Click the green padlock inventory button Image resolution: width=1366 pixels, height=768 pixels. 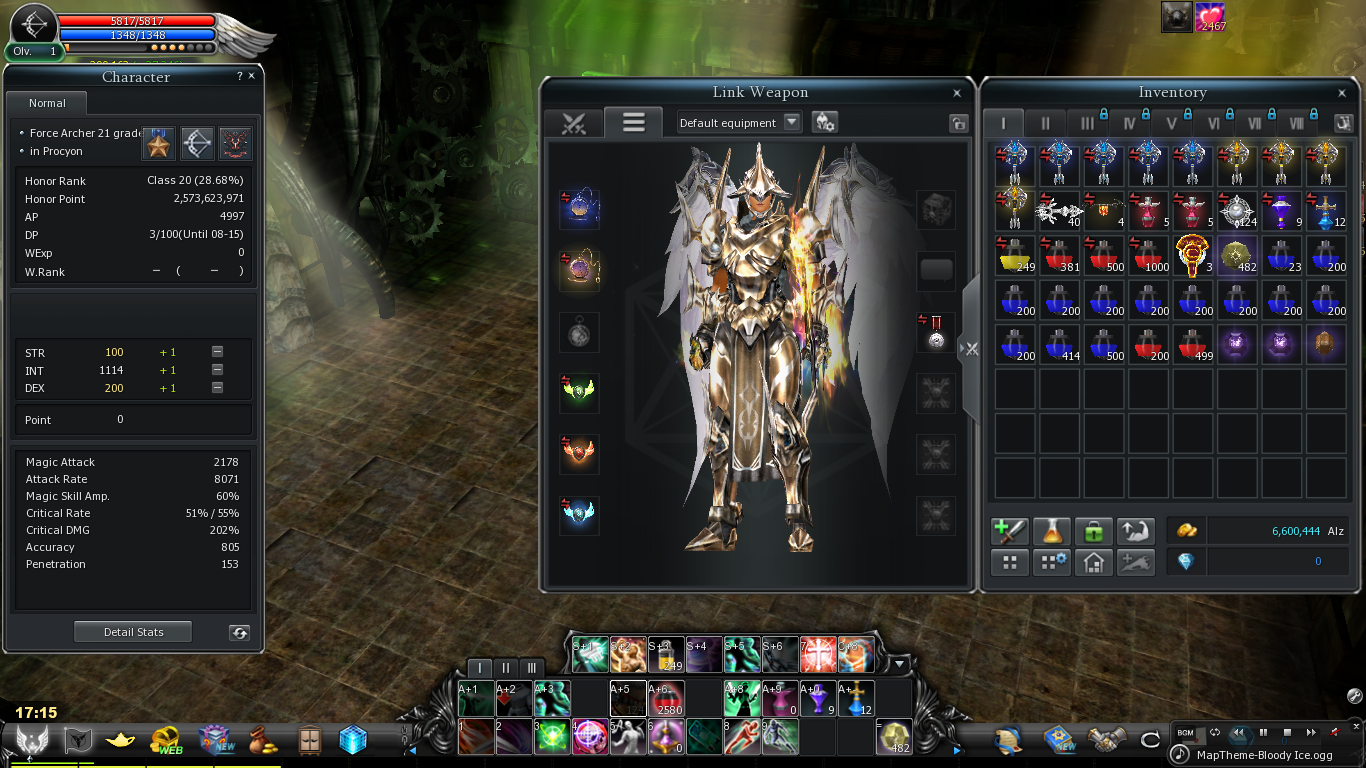(x=1093, y=531)
